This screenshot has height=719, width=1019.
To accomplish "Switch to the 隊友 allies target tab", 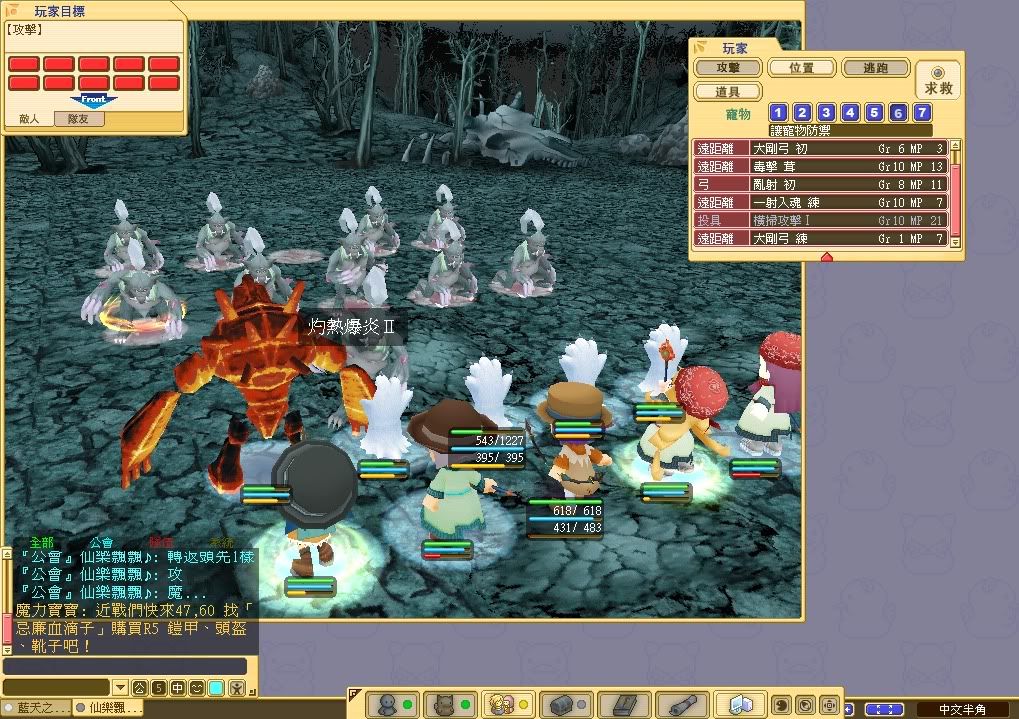I will tap(77, 118).
